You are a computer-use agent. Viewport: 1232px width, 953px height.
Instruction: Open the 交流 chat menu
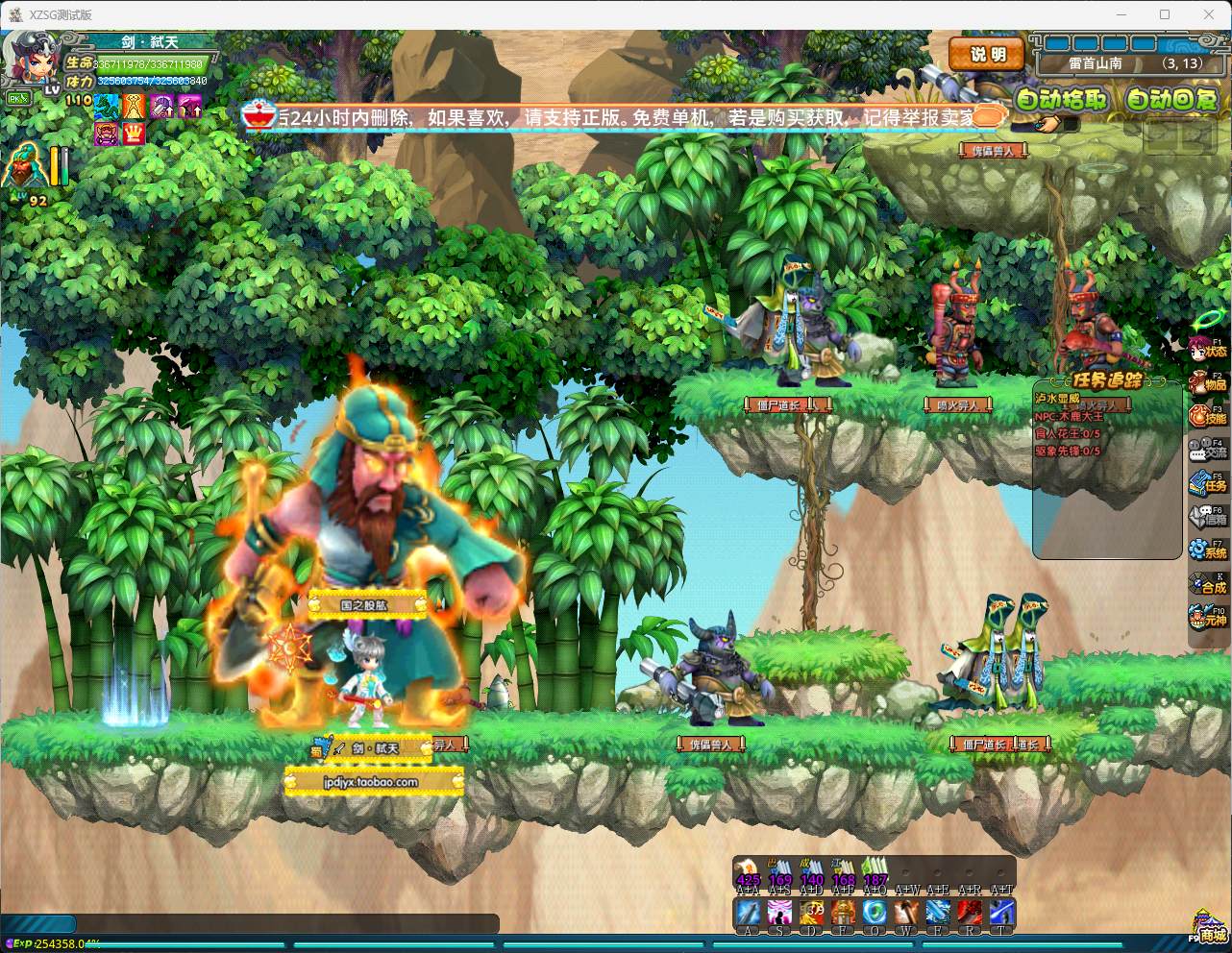pyautogui.click(x=1208, y=450)
